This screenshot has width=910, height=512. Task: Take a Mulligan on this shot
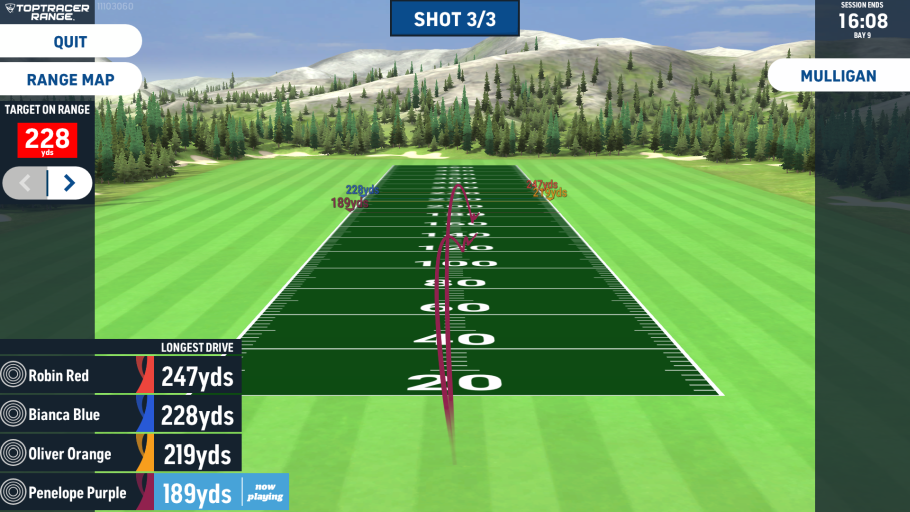[838, 76]
